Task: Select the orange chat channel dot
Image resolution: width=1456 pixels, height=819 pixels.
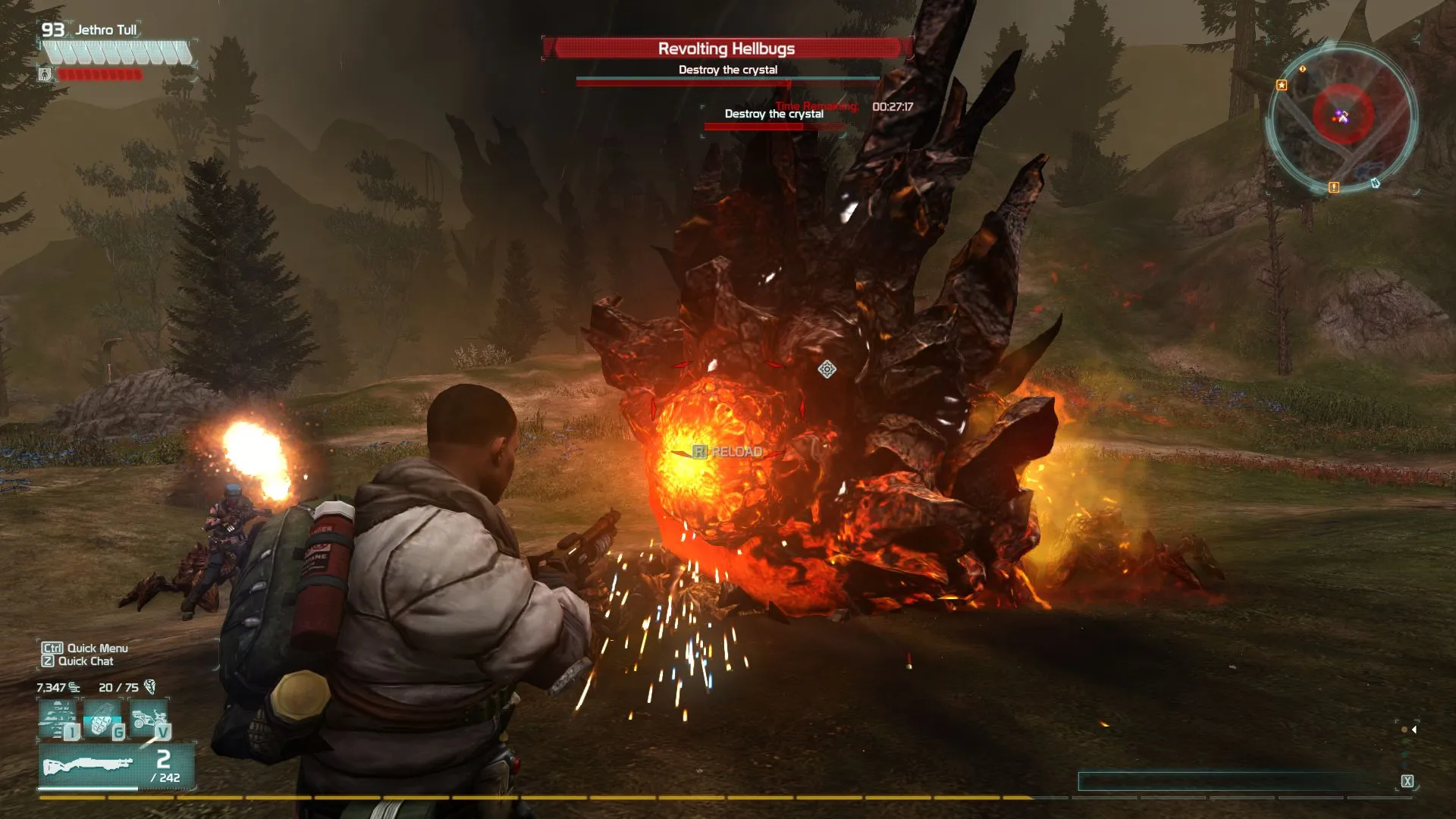Action: pos(1404,730)
